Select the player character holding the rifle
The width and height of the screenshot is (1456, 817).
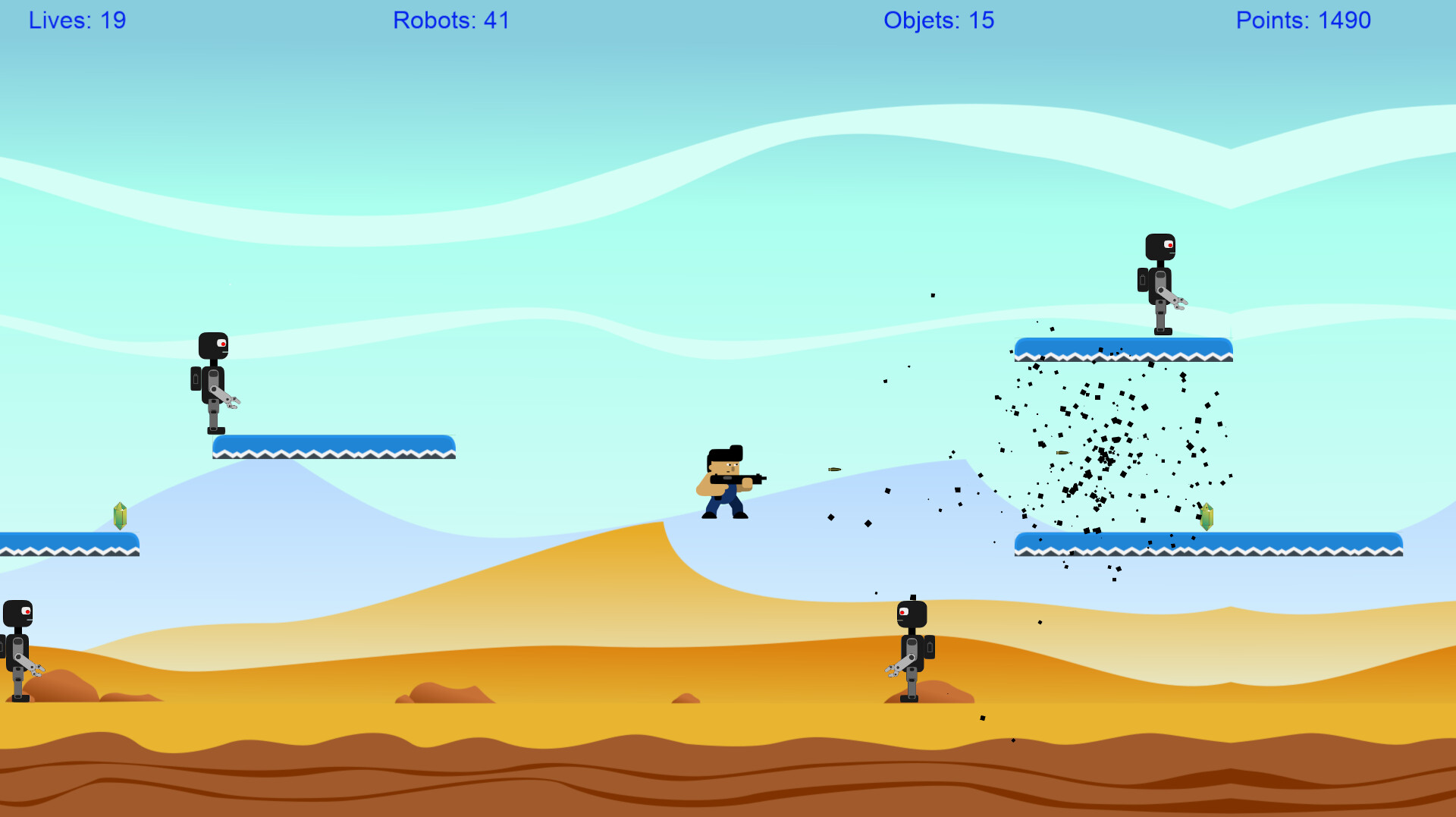[x=724, y=485]
